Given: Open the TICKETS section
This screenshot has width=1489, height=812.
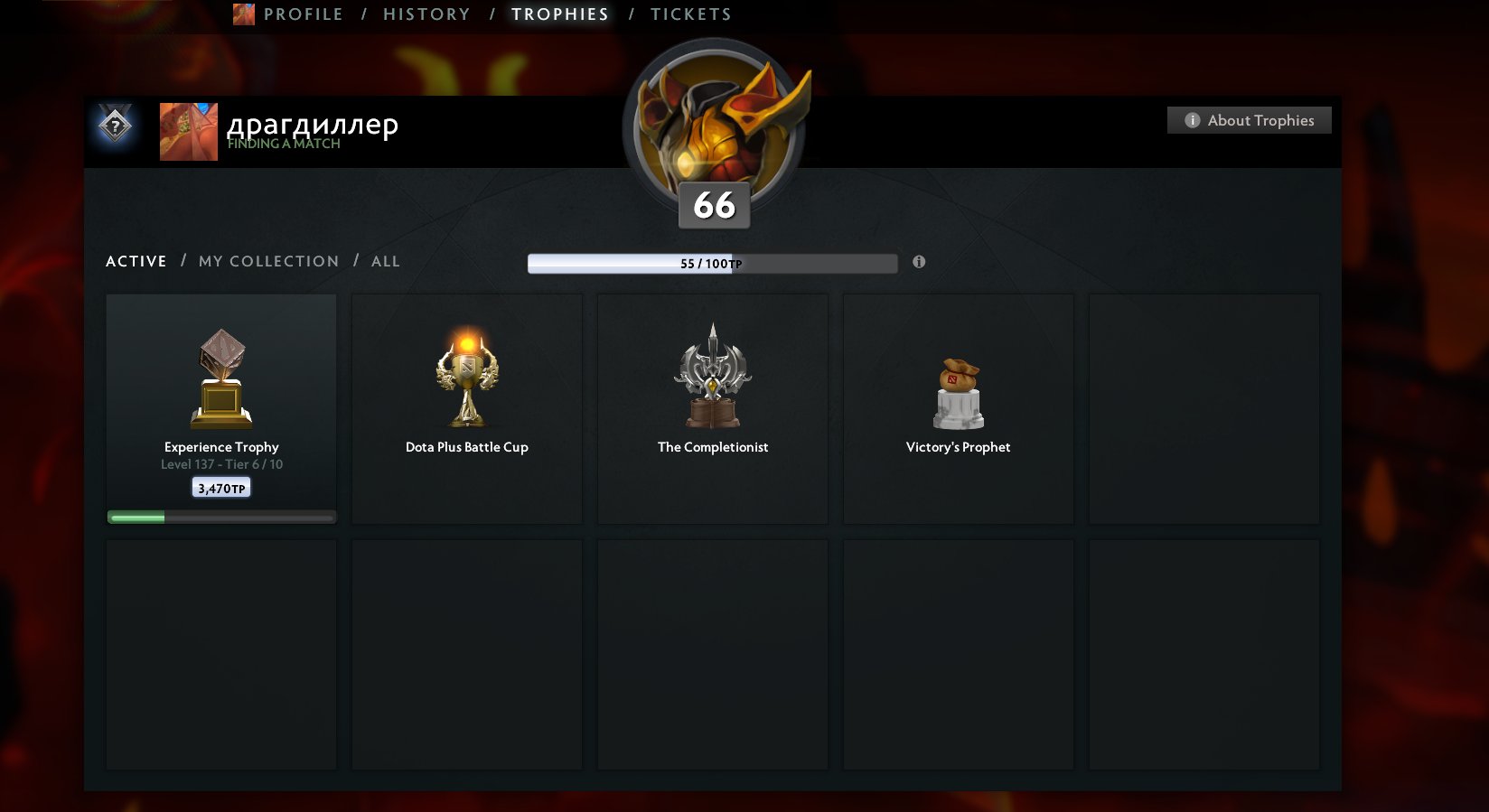Looking at the screenshot, I should coord(690,14).
